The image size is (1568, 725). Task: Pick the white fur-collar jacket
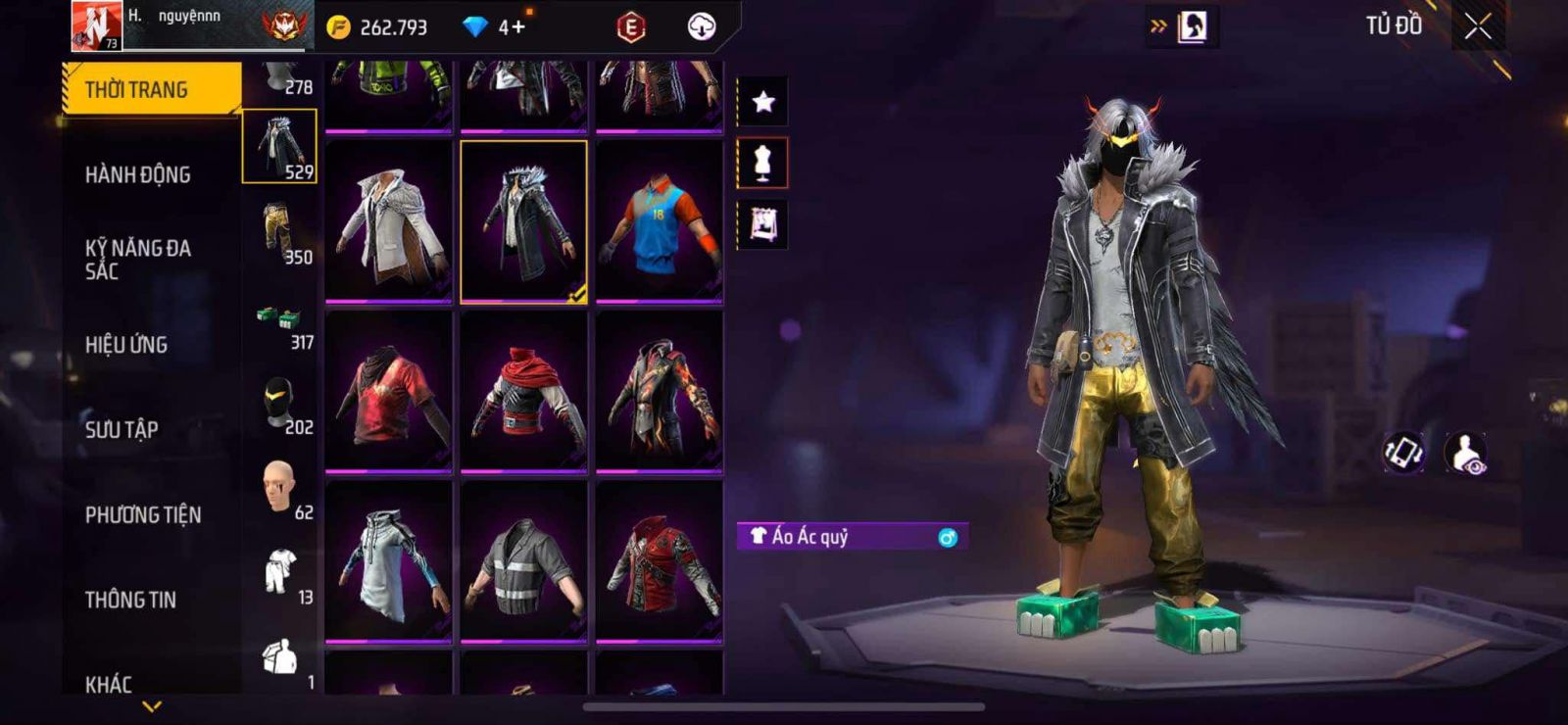(x=389, y=221)
